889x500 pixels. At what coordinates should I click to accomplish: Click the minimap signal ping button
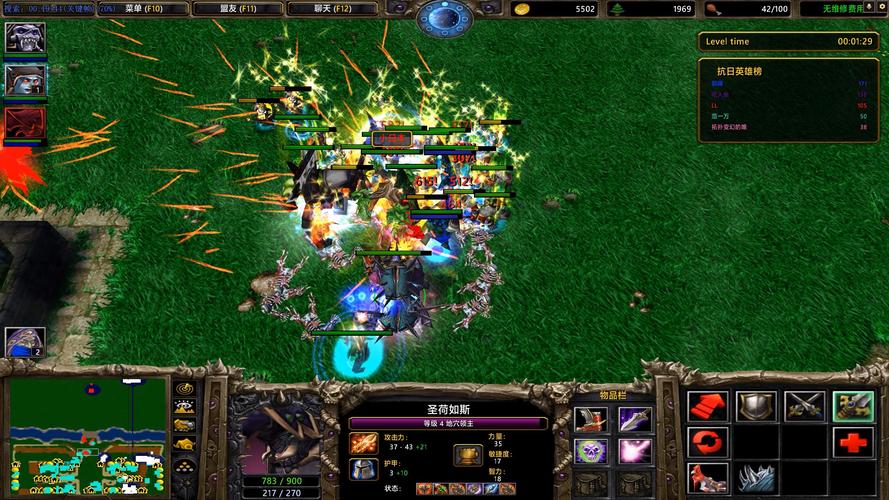click(x=184, y=389)
